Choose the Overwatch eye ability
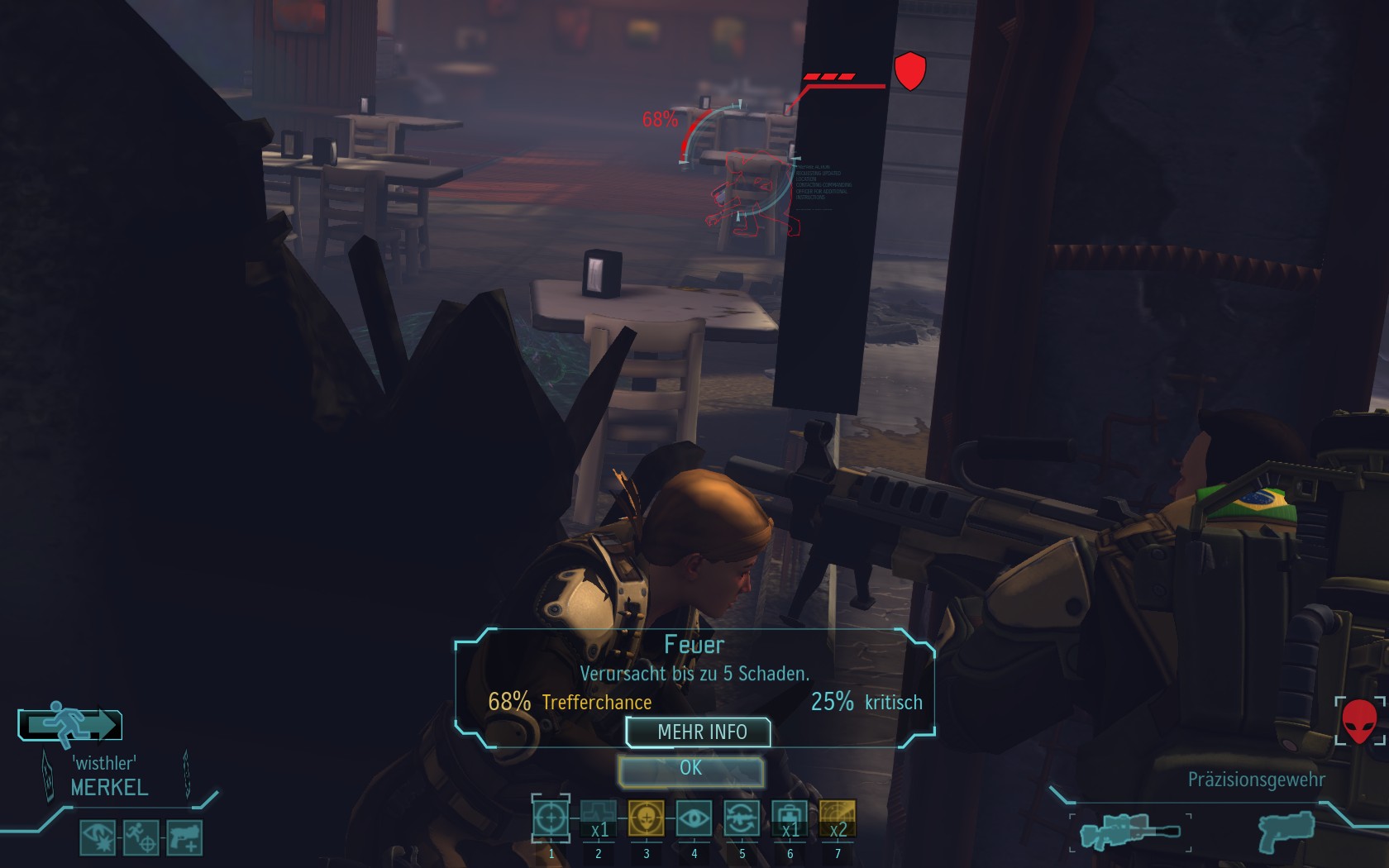Screen dimensions: 1389x868 pyautogui.click(x=694, y=819)
